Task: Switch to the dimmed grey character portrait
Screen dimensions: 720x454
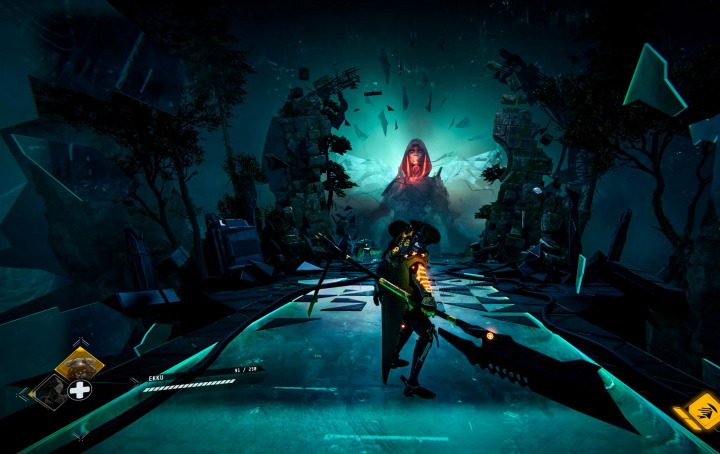Action: (49, 391)
